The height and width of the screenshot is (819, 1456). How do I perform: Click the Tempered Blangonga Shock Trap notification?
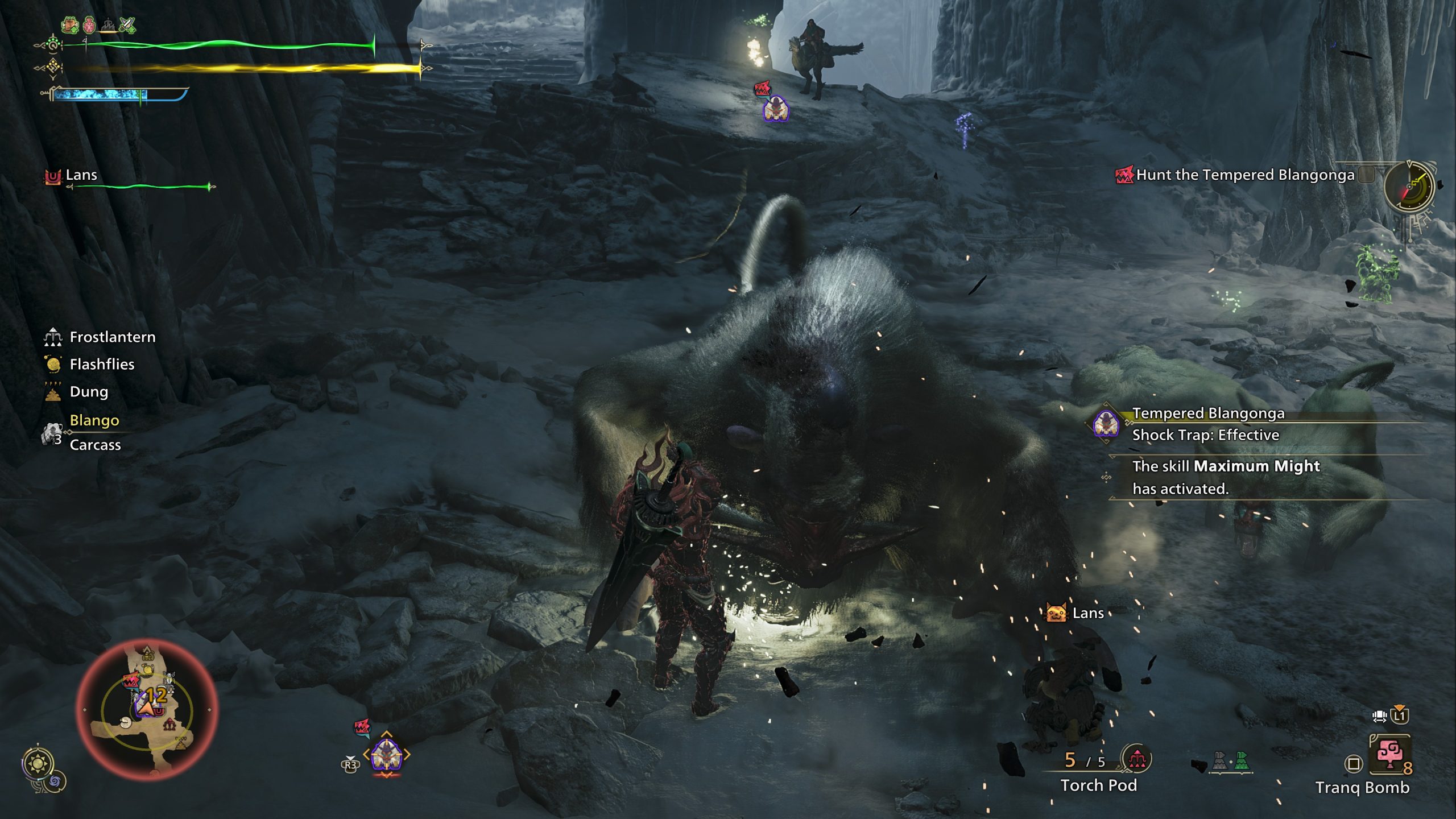[x=1206, y=424]
